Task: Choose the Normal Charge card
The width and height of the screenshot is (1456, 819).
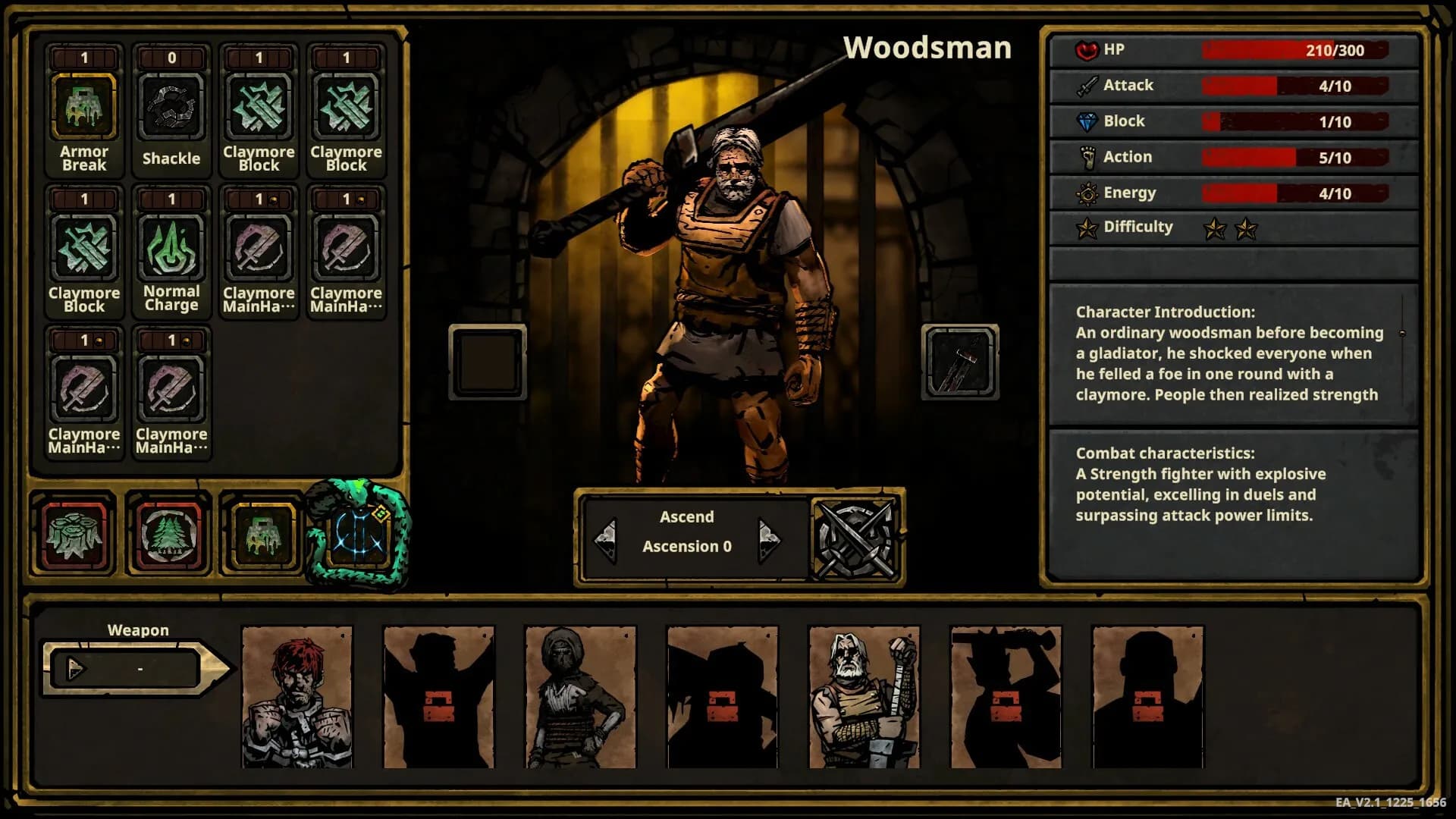Action: [171, 249]
